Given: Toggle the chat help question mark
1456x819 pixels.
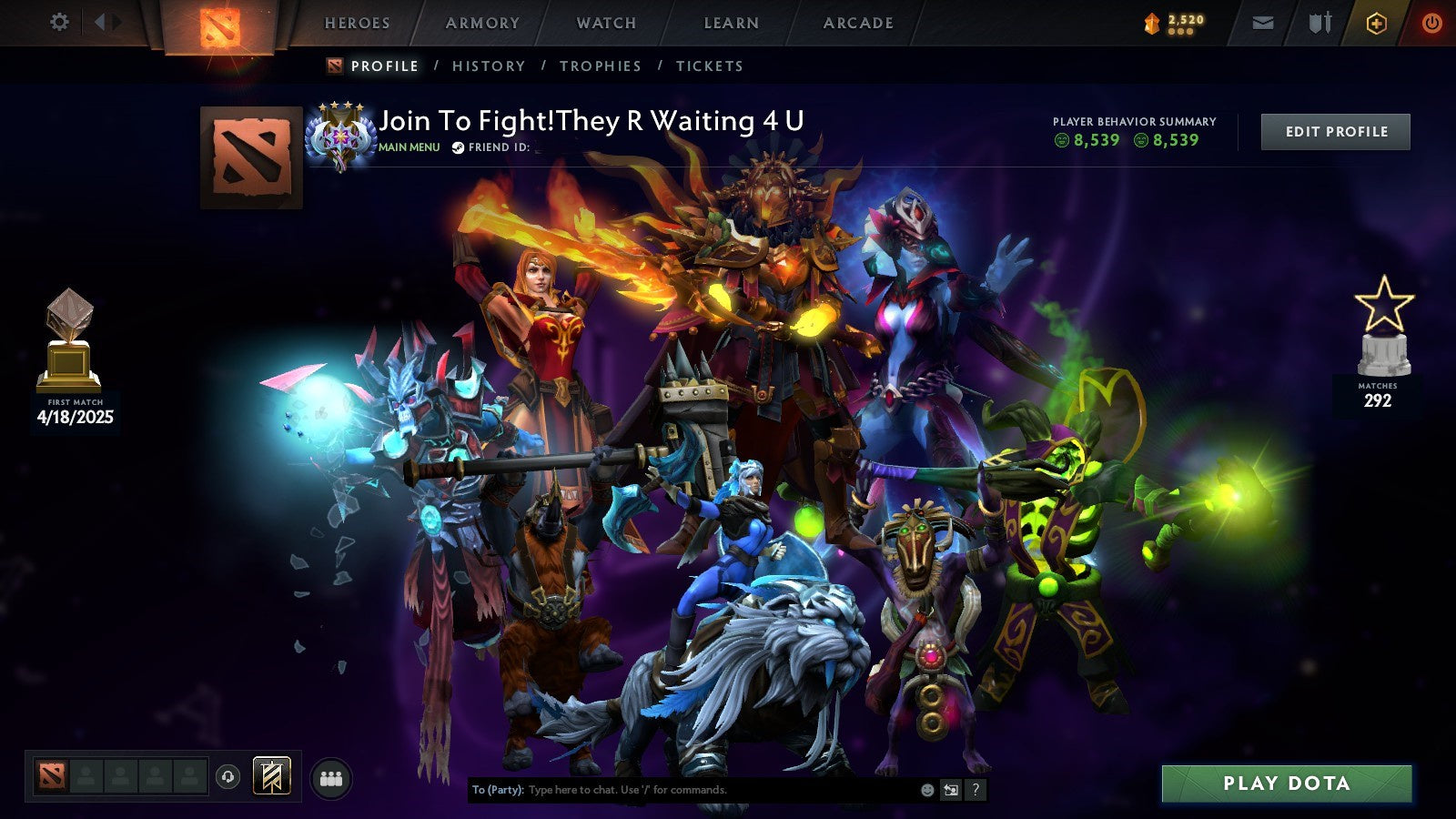Looking at the screenshot, I should (x=975, y=788).
